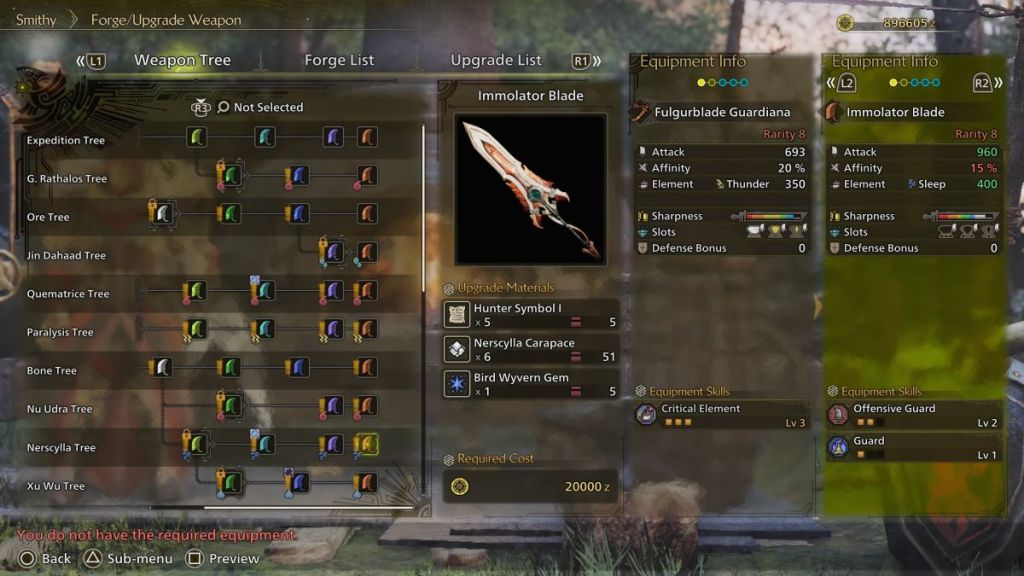The height and width of the screenshot is (576, 1024).
Task: Select the Quematrice Tree row label
Action: [68, 294]
